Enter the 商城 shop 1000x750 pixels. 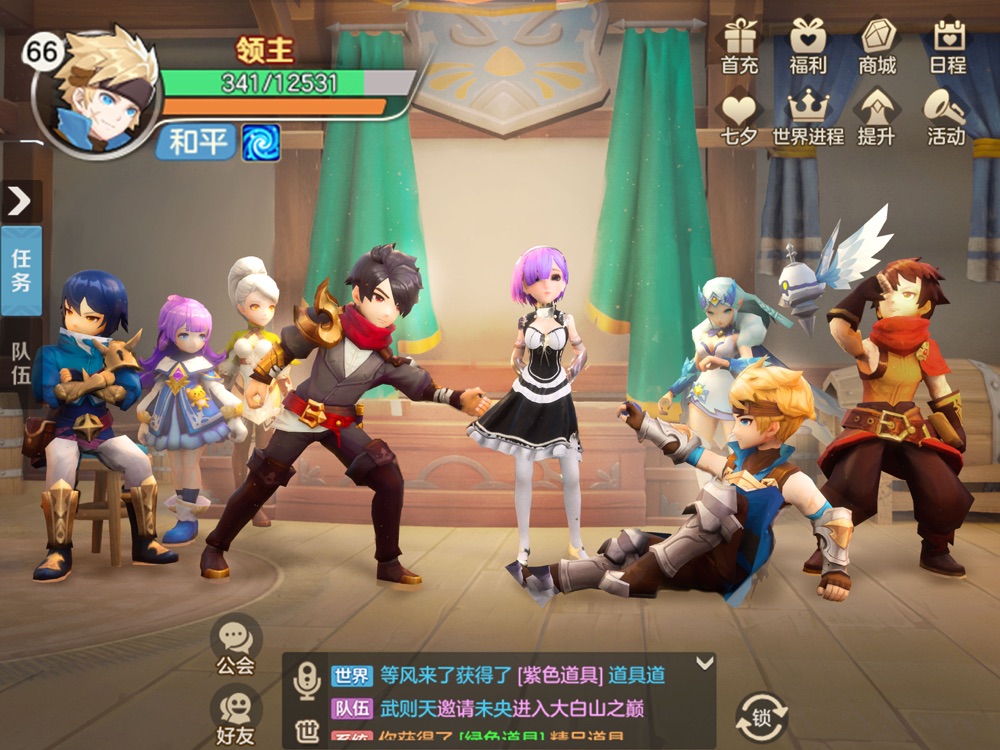(x=877, y=45)
